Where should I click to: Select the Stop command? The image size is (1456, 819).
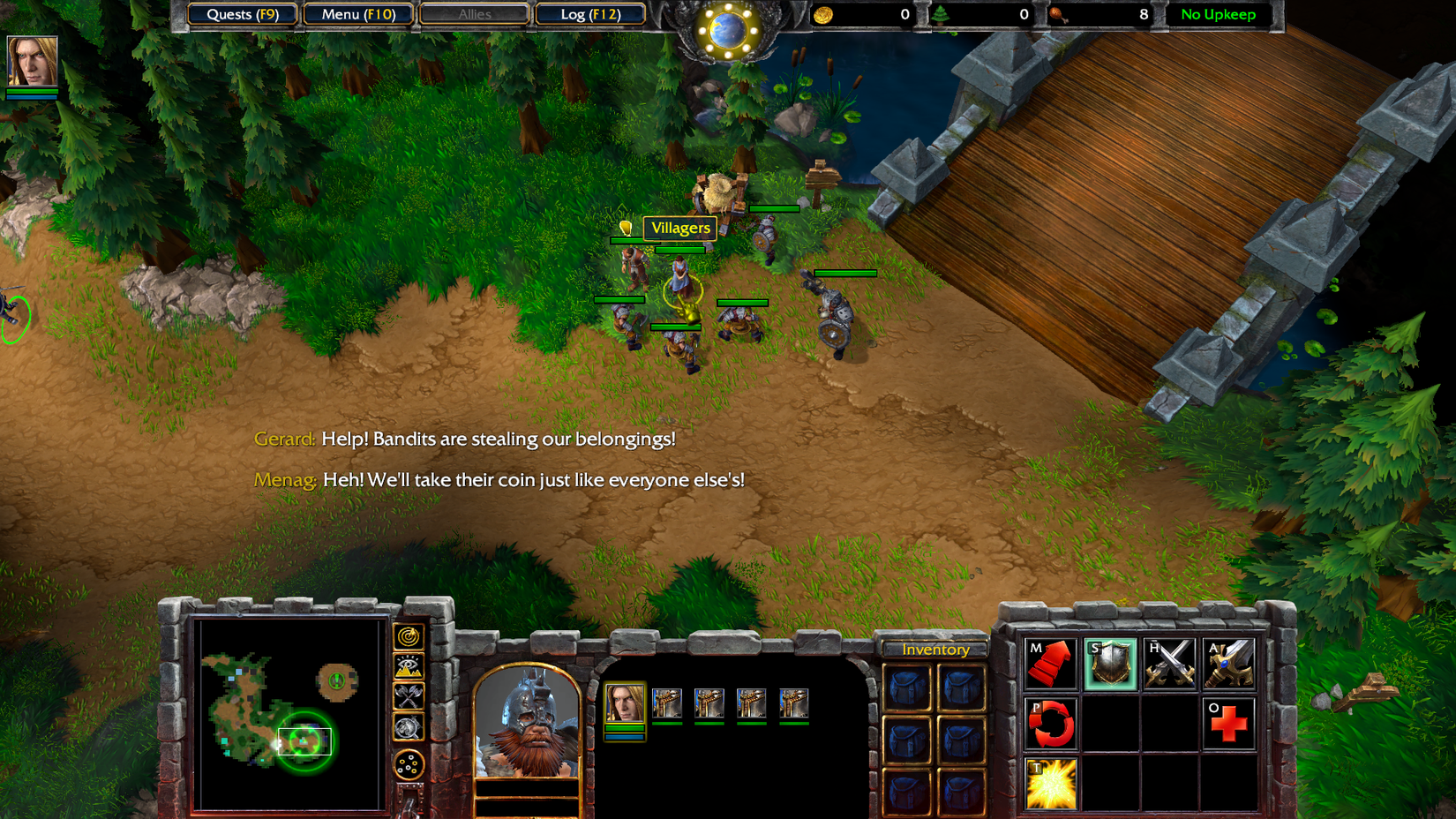(x=1109, y=662)
